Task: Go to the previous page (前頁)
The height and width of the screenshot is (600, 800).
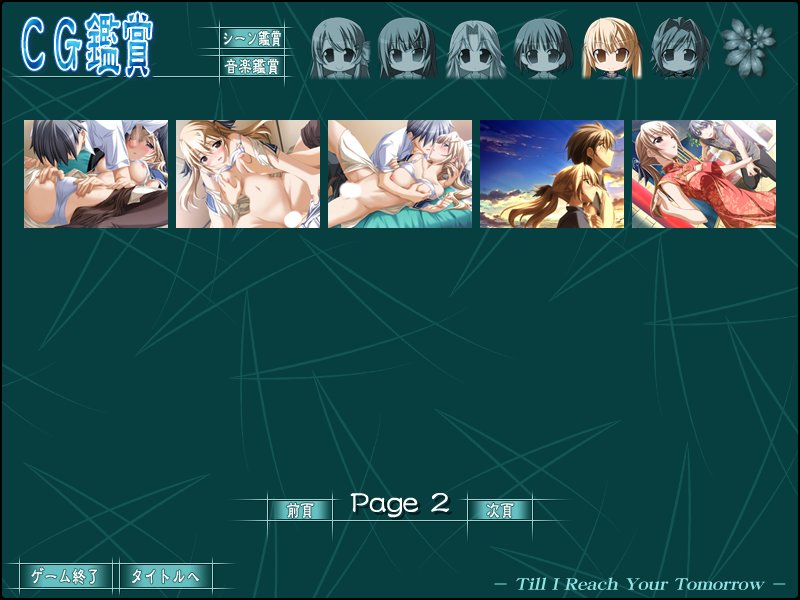Action: pos(300,510)
